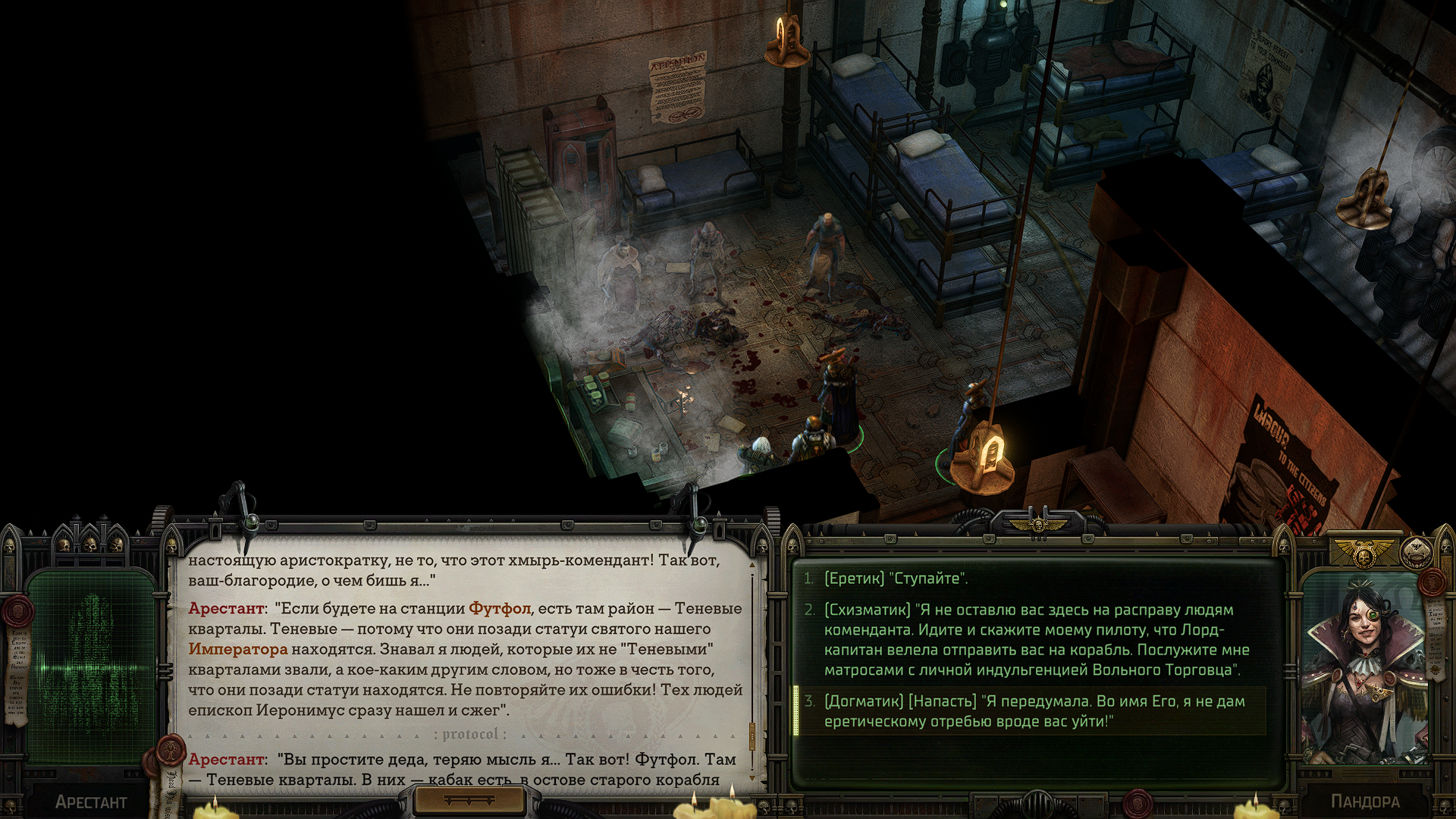Screen dimensions: 1456x819
Task: Click the red wax seal beside the speaker's vox display
Action: coord(18,611)
